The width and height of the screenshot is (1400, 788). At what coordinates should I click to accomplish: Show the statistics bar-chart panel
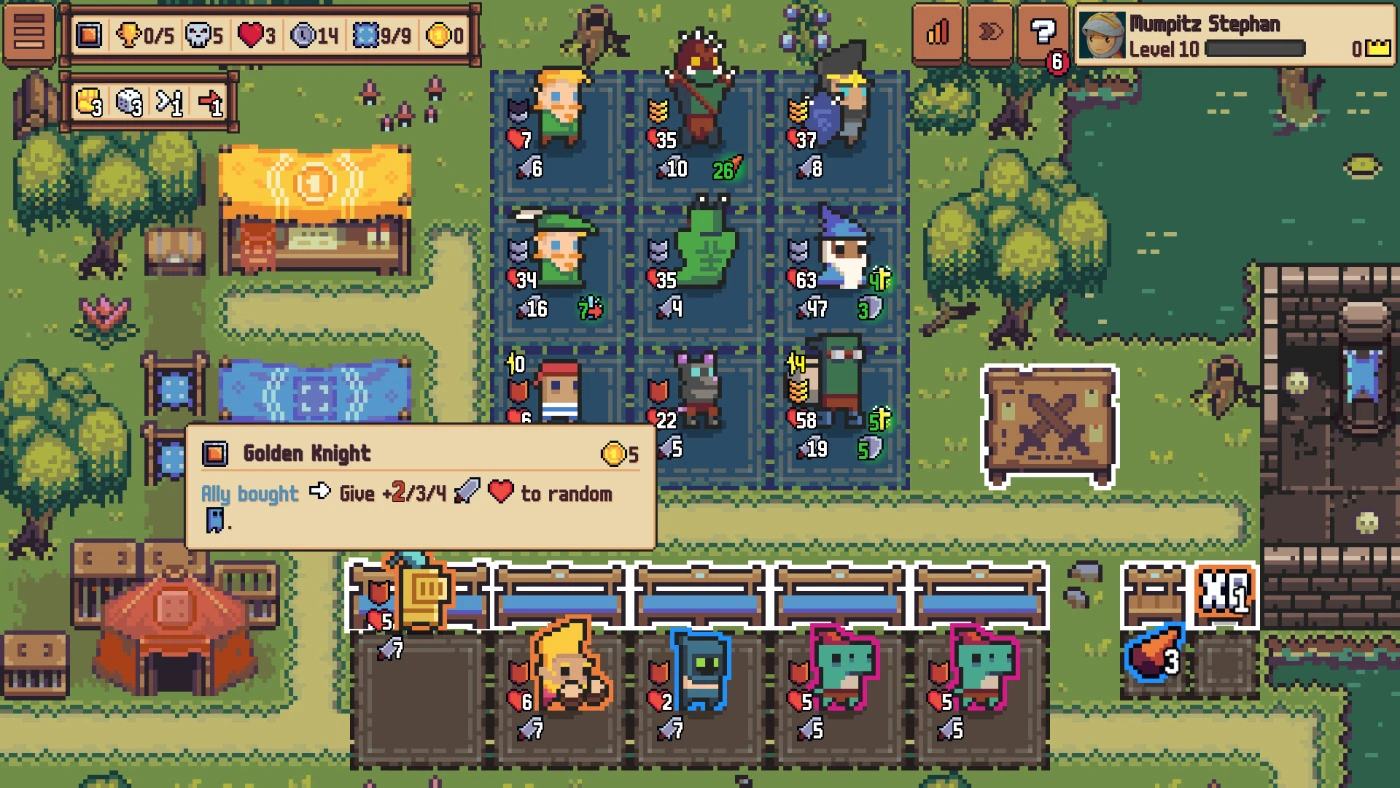[x=937, y=33]
